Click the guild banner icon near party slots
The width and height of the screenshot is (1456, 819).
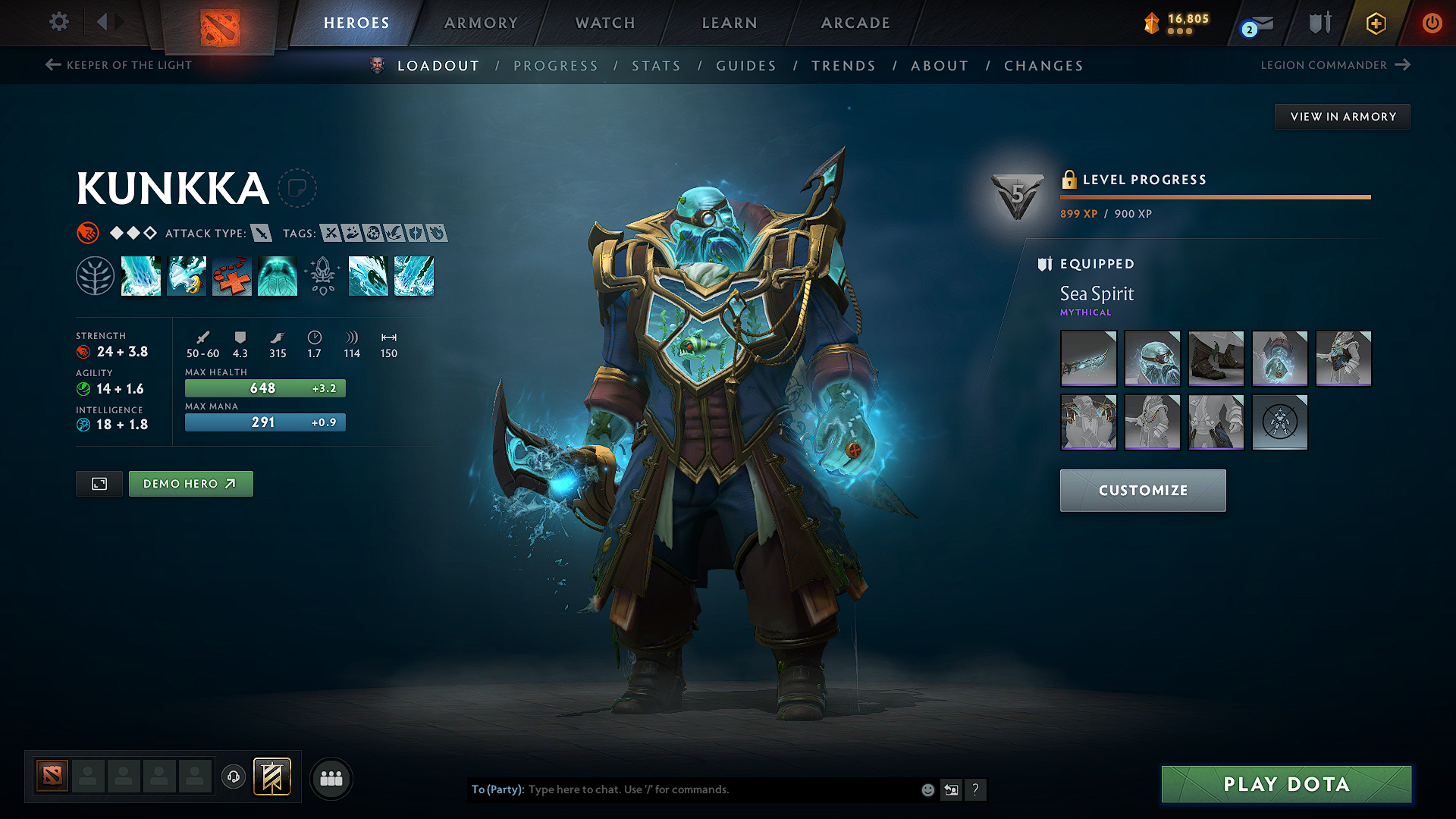pos(272,777)
